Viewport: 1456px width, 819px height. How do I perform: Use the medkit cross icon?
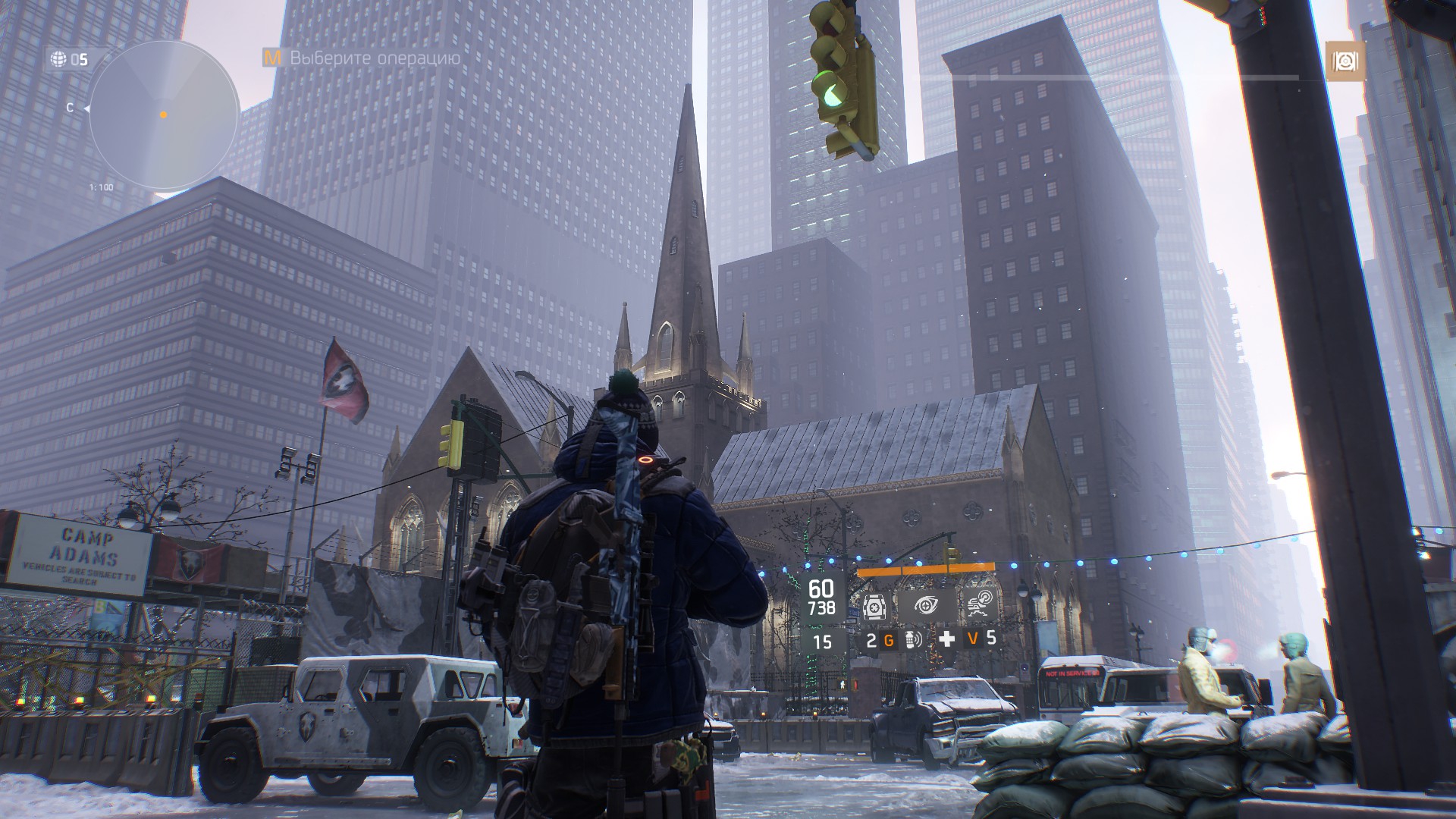946,639
